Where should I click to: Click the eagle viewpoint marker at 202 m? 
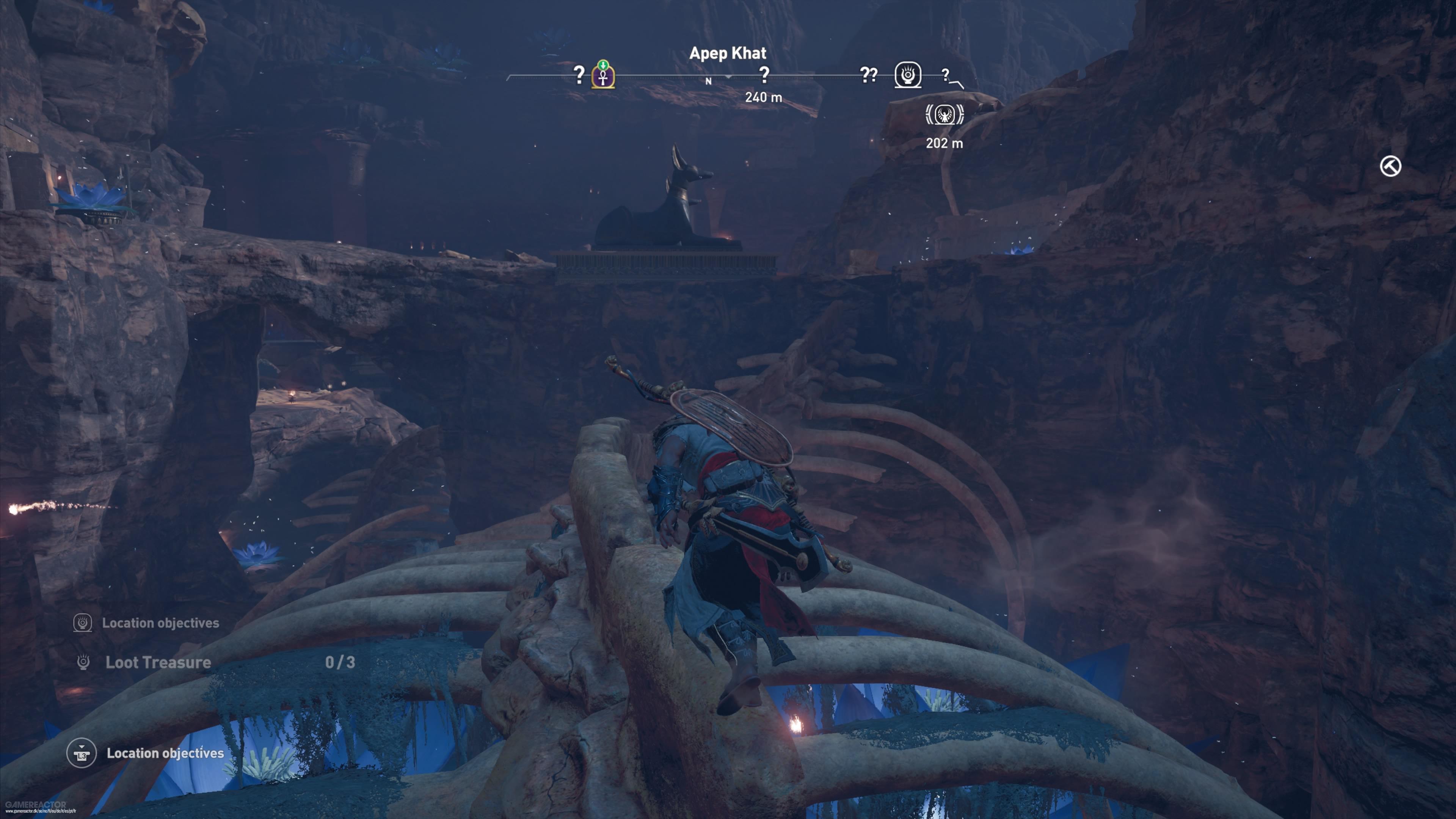point(945,115)
